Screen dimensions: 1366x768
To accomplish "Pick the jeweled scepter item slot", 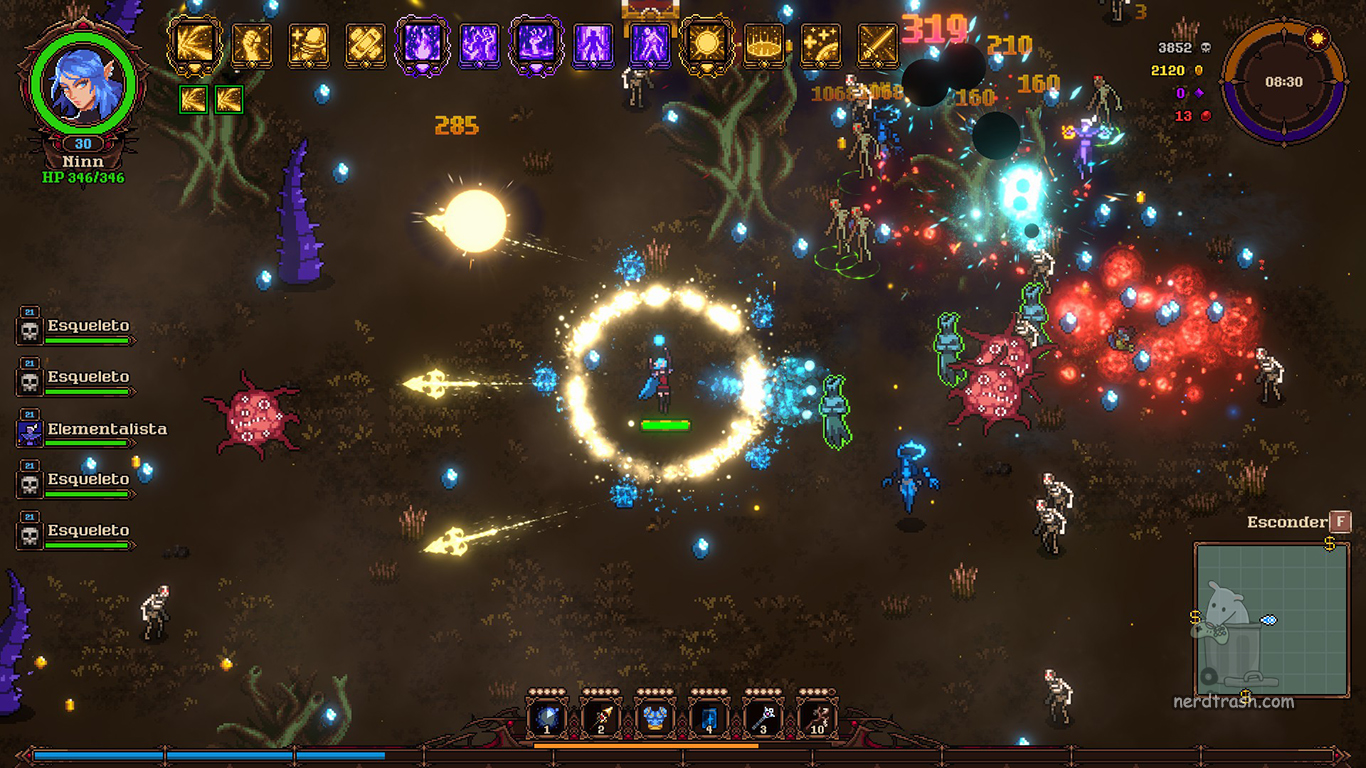I will pyautogui.click(x=763, y=718).
